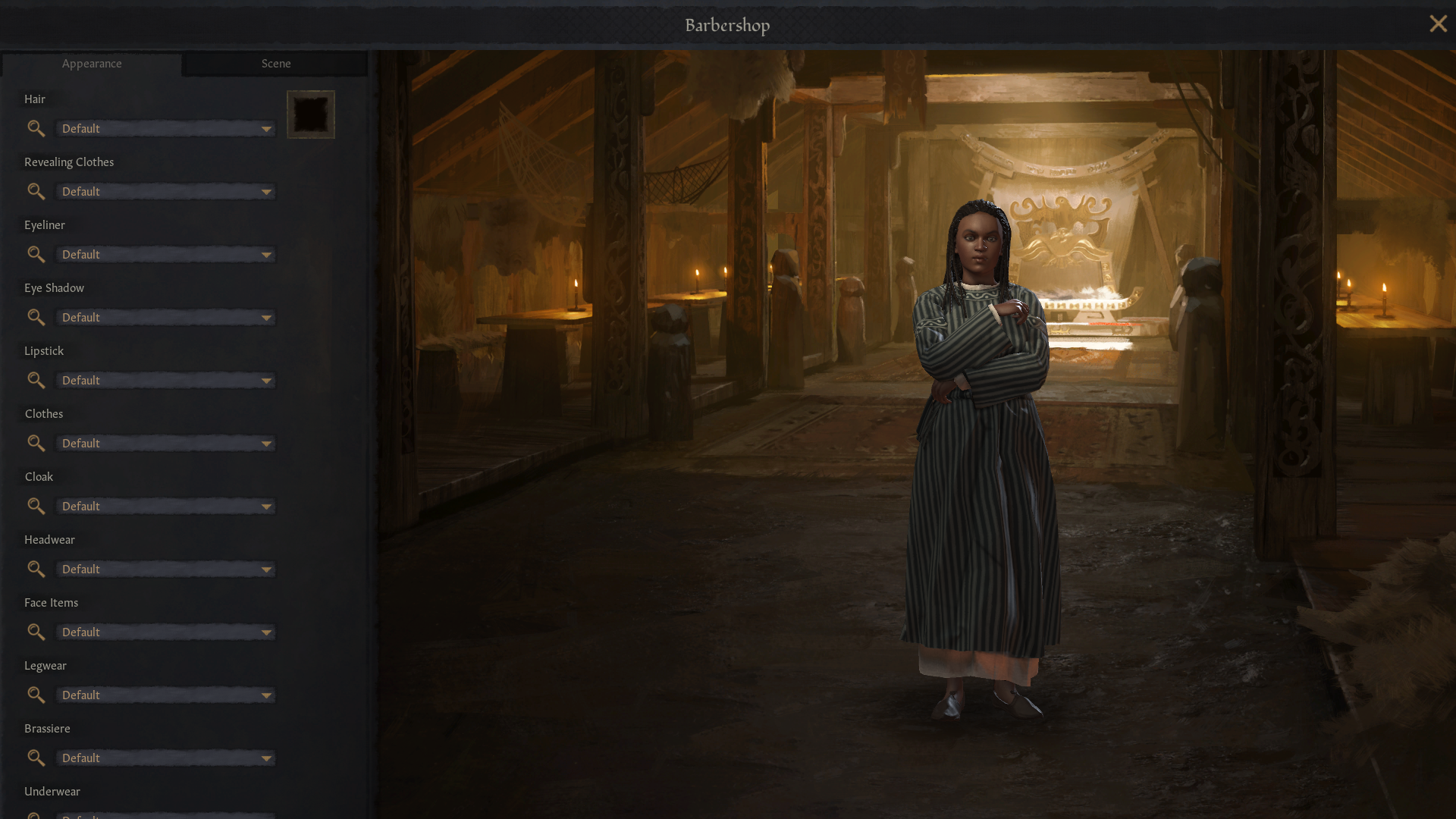
Task: Click the Headwear search magnifier icon
Action: (x=36, y=569)
